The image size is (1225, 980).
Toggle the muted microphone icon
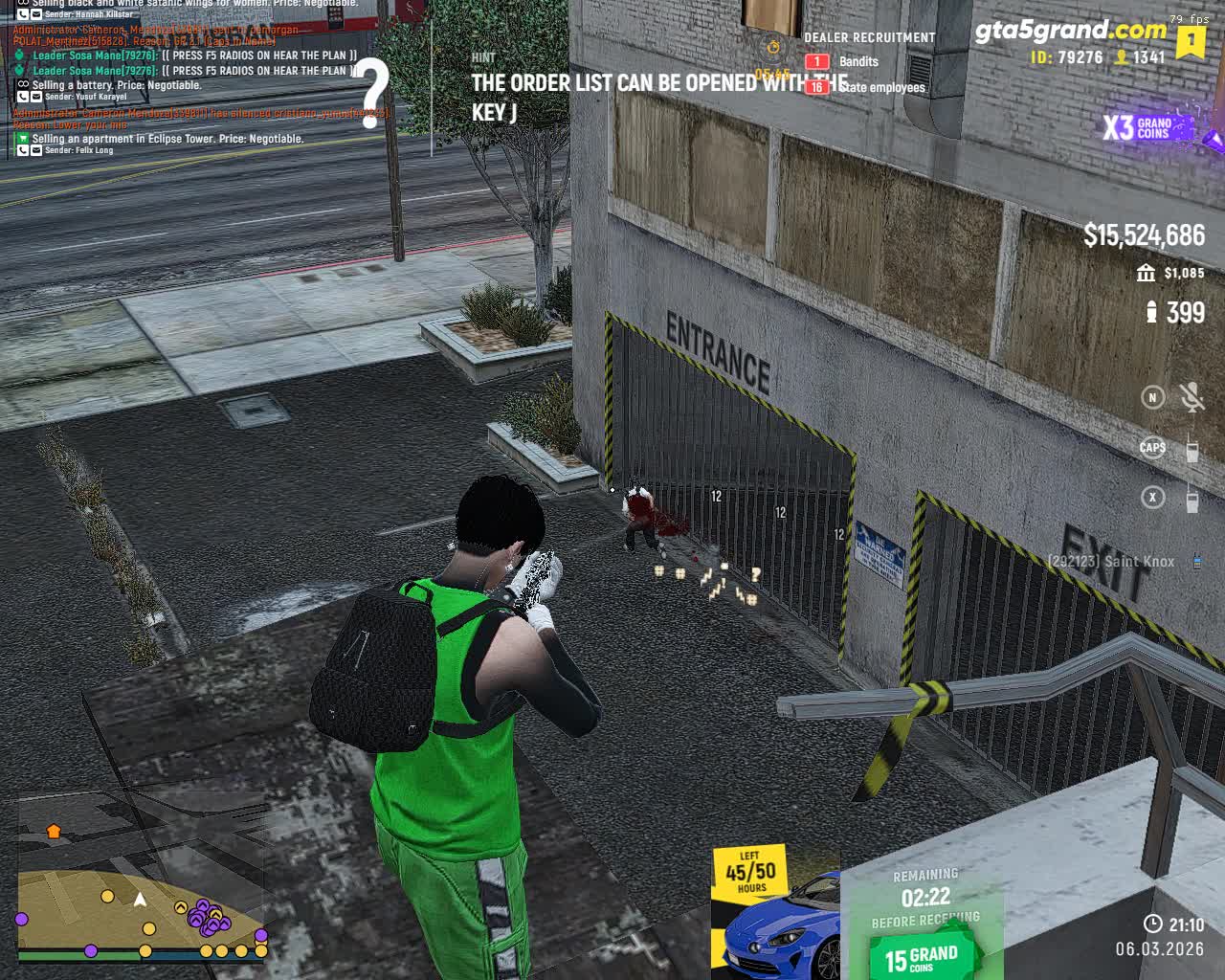[x=1192, y=397]
